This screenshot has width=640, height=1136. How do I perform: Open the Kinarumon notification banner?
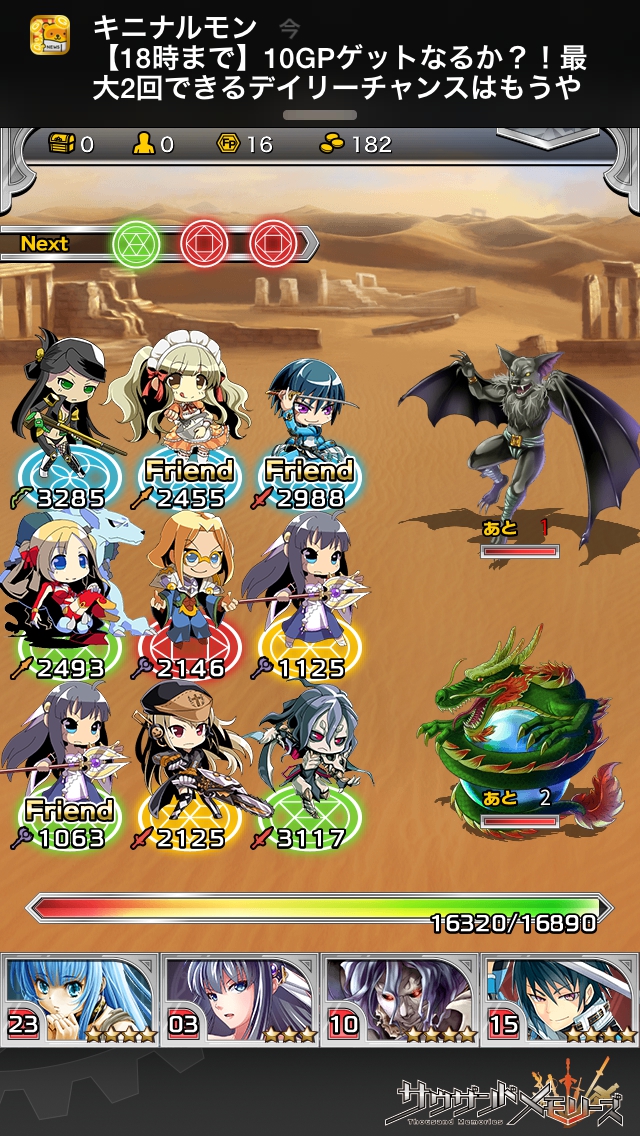pos(320,58)
